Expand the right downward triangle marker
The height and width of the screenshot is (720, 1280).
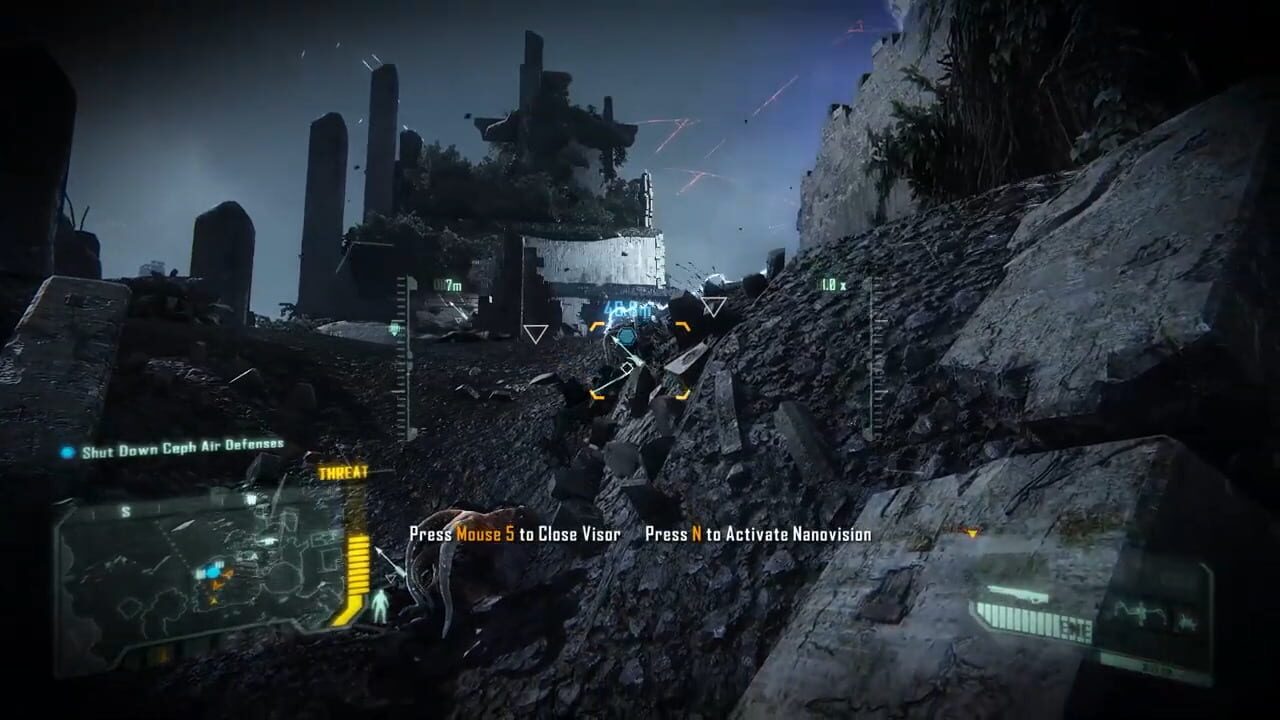[713, 306]
